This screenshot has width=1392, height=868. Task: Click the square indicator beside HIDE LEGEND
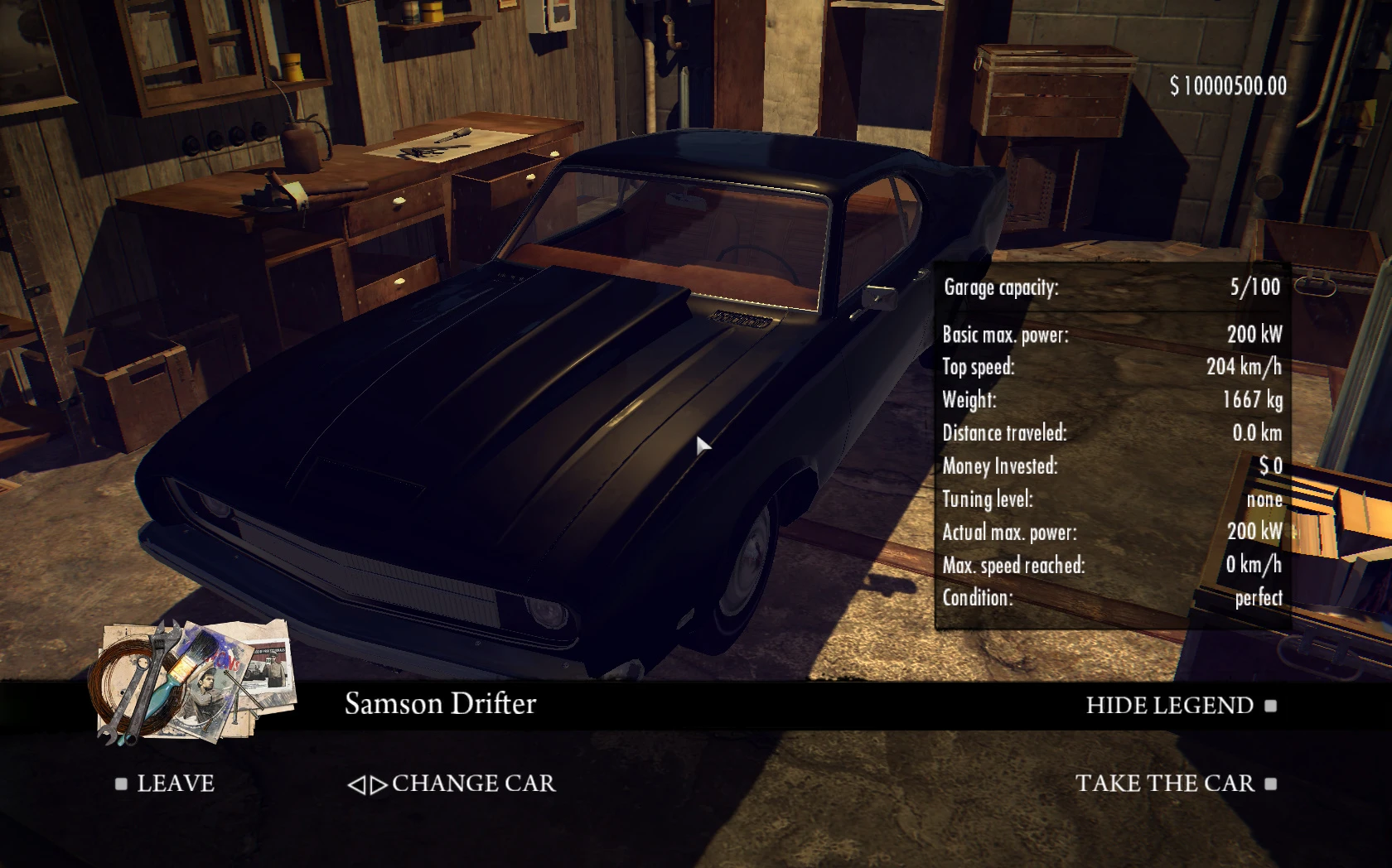(x=1270, y=706)
